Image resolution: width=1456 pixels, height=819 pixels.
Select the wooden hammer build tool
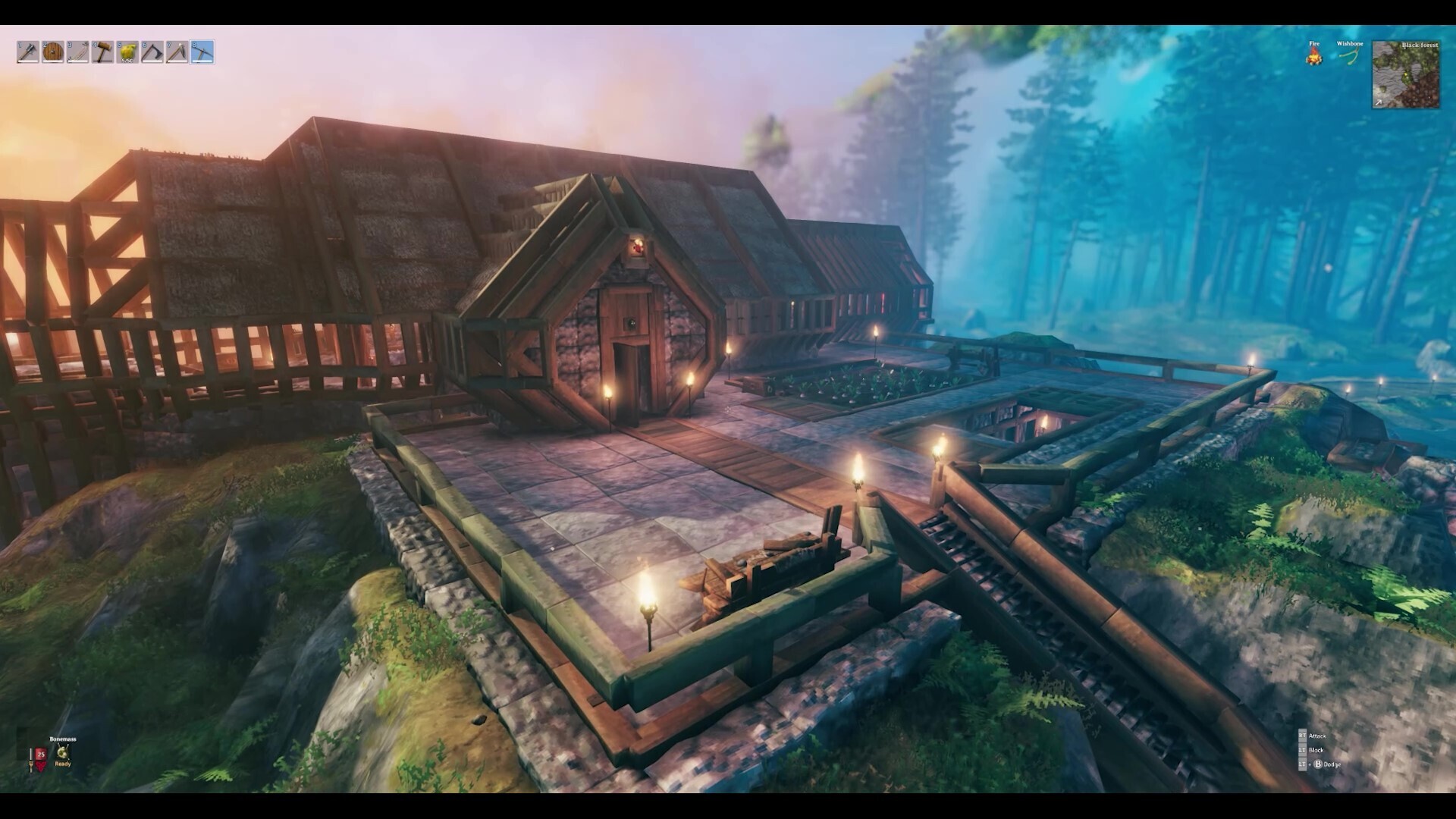[103, 52]
